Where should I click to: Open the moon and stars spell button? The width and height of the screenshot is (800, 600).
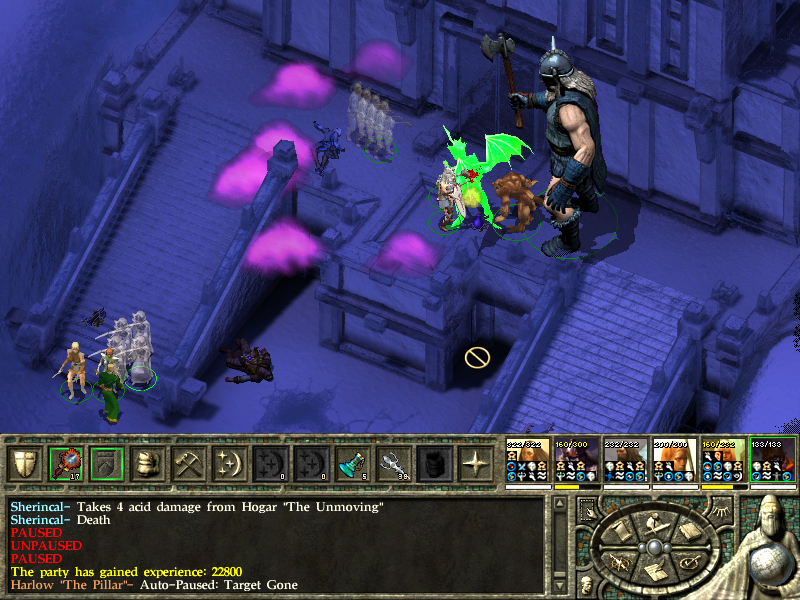[x=229, y=464]
